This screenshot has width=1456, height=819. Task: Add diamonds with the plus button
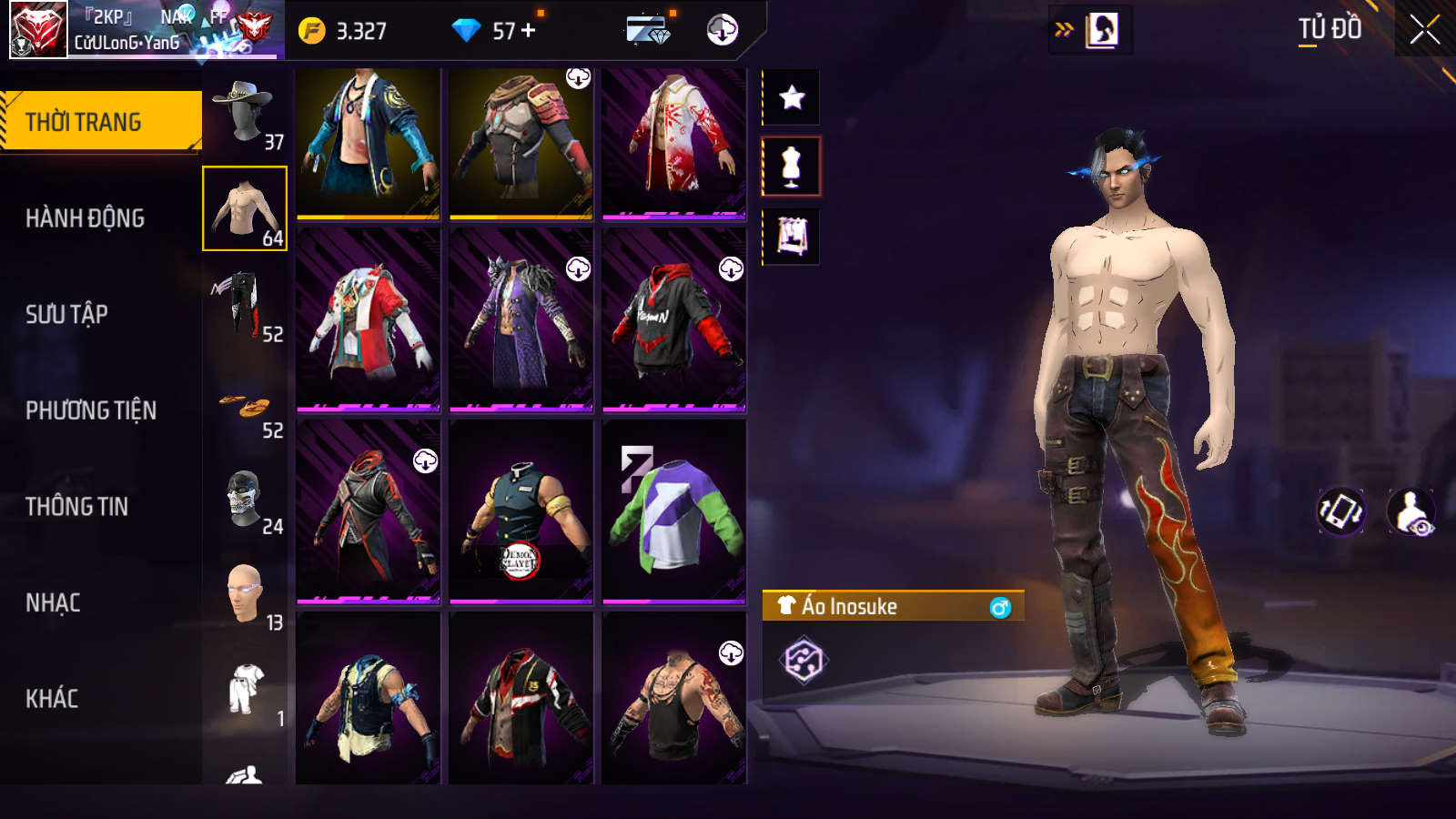pyautogui.click(x=529, y=31)
